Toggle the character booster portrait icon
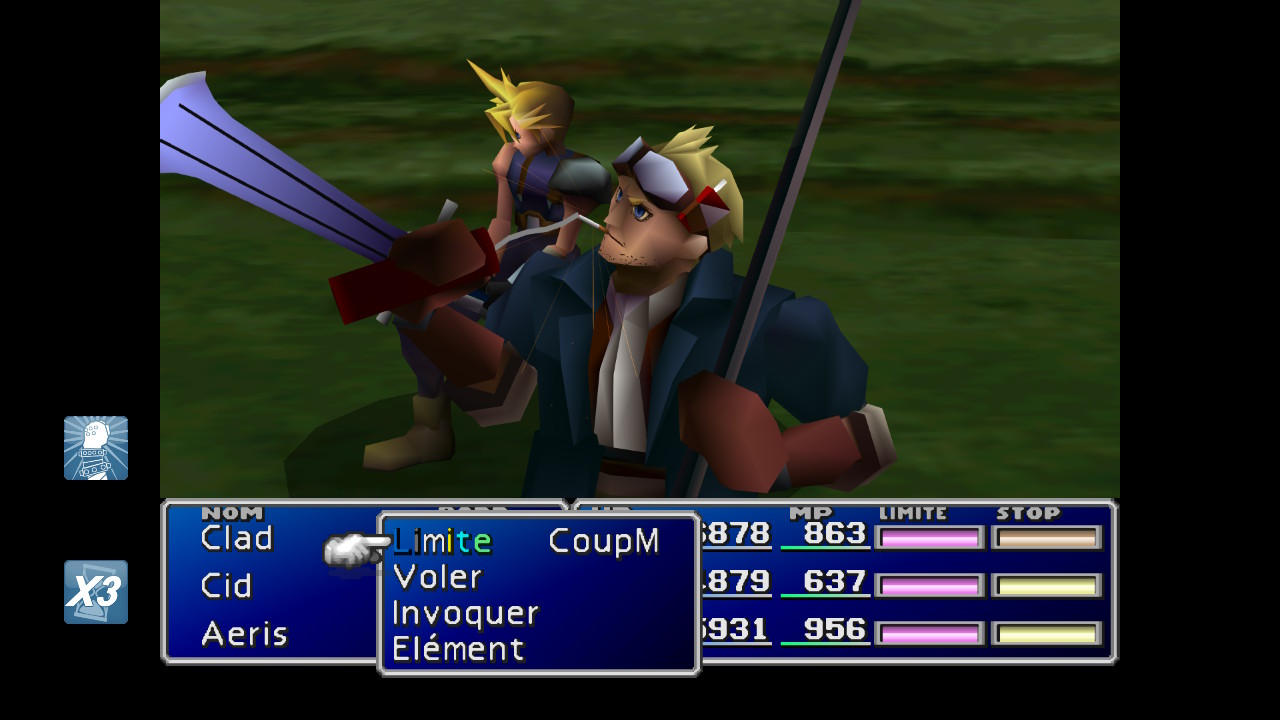This screenshot has height=720, width=1280. point(96,448)
